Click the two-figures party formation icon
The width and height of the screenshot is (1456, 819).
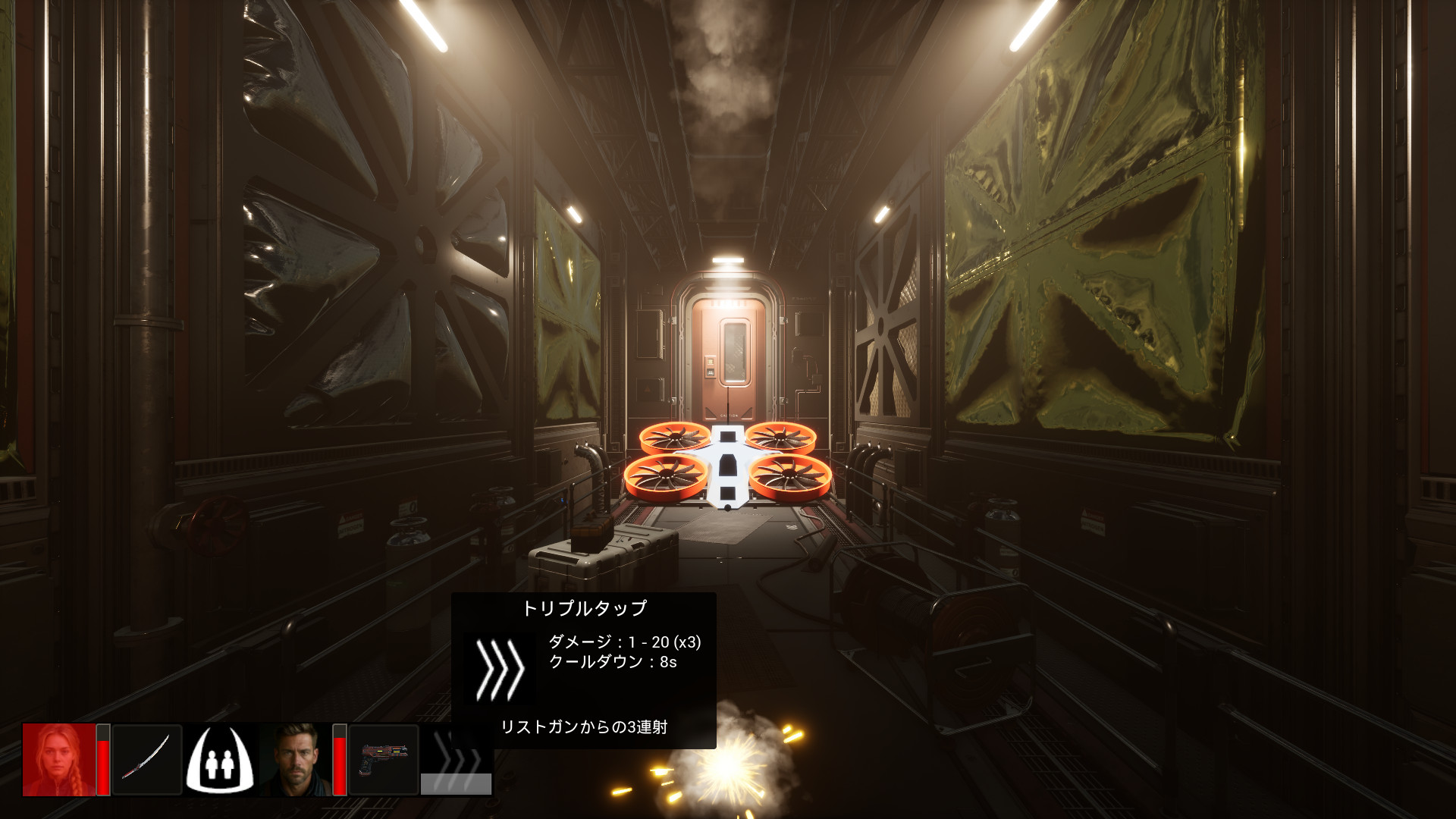pos(220,759)
